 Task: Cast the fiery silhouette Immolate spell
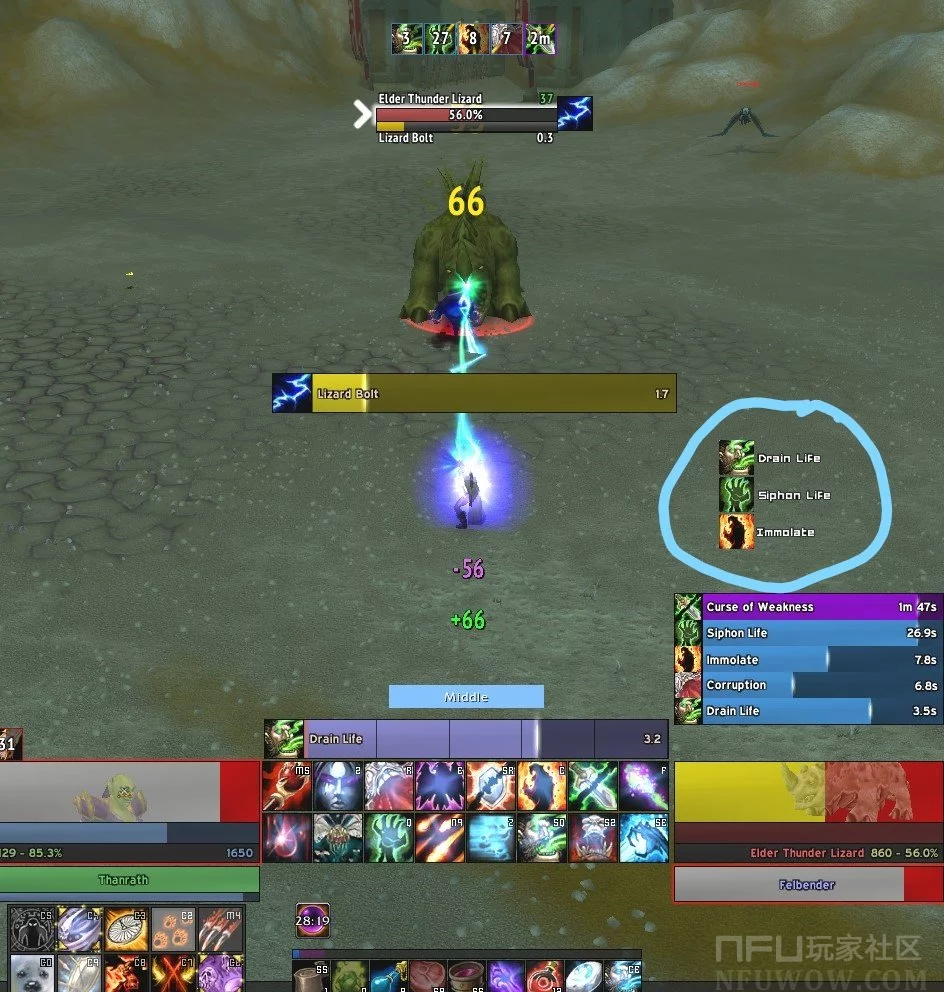coord(542,786)
